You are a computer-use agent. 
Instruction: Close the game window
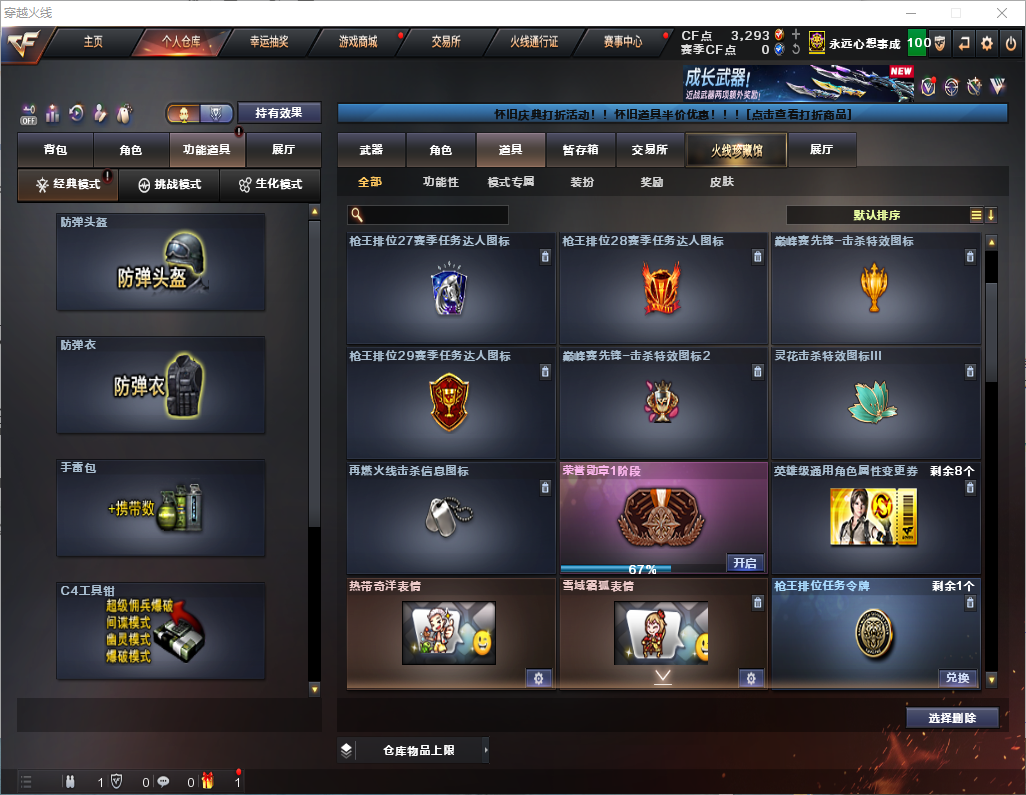1001,13
